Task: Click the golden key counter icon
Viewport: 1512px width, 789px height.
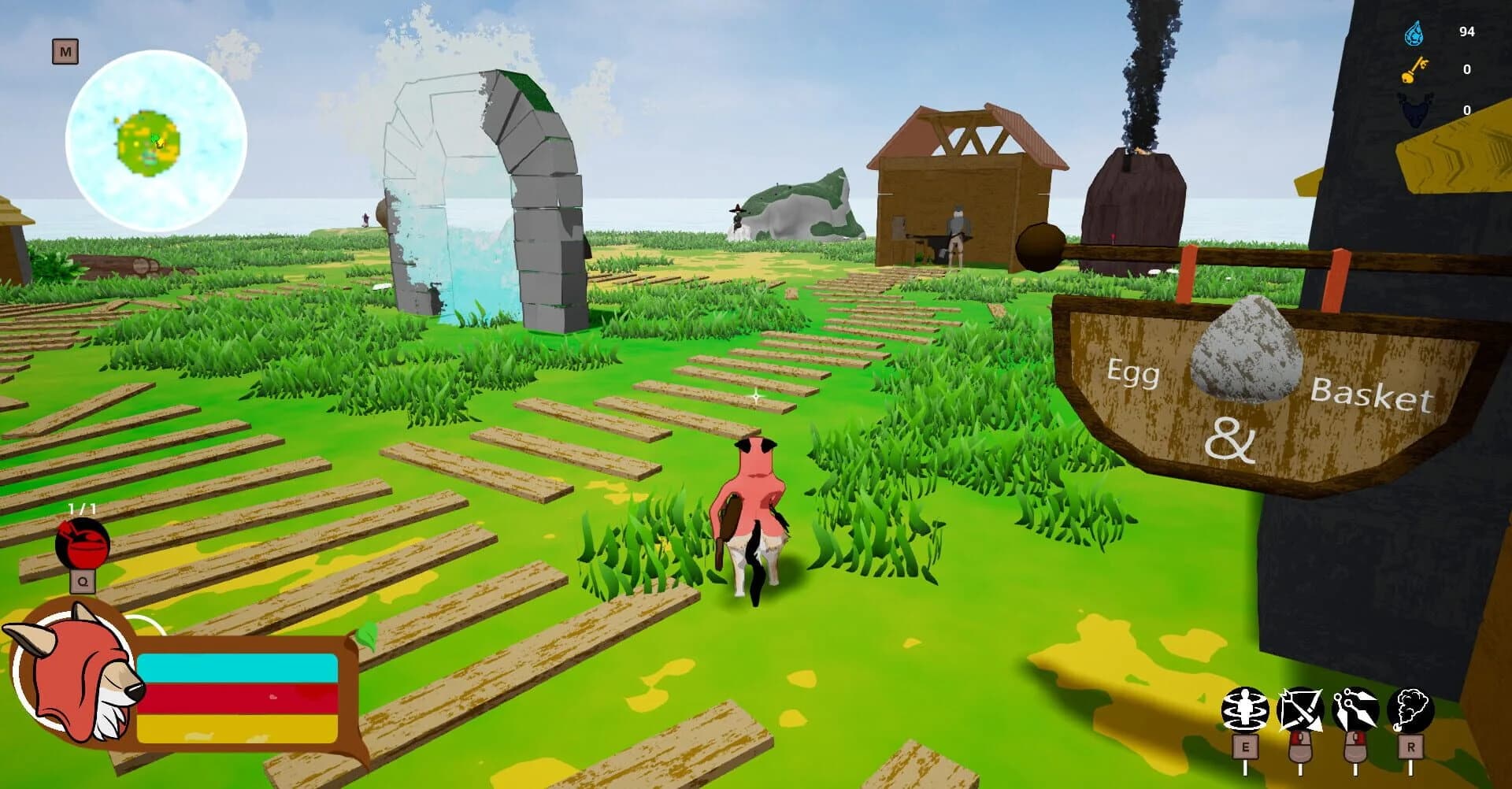Action: (1415, 70)
